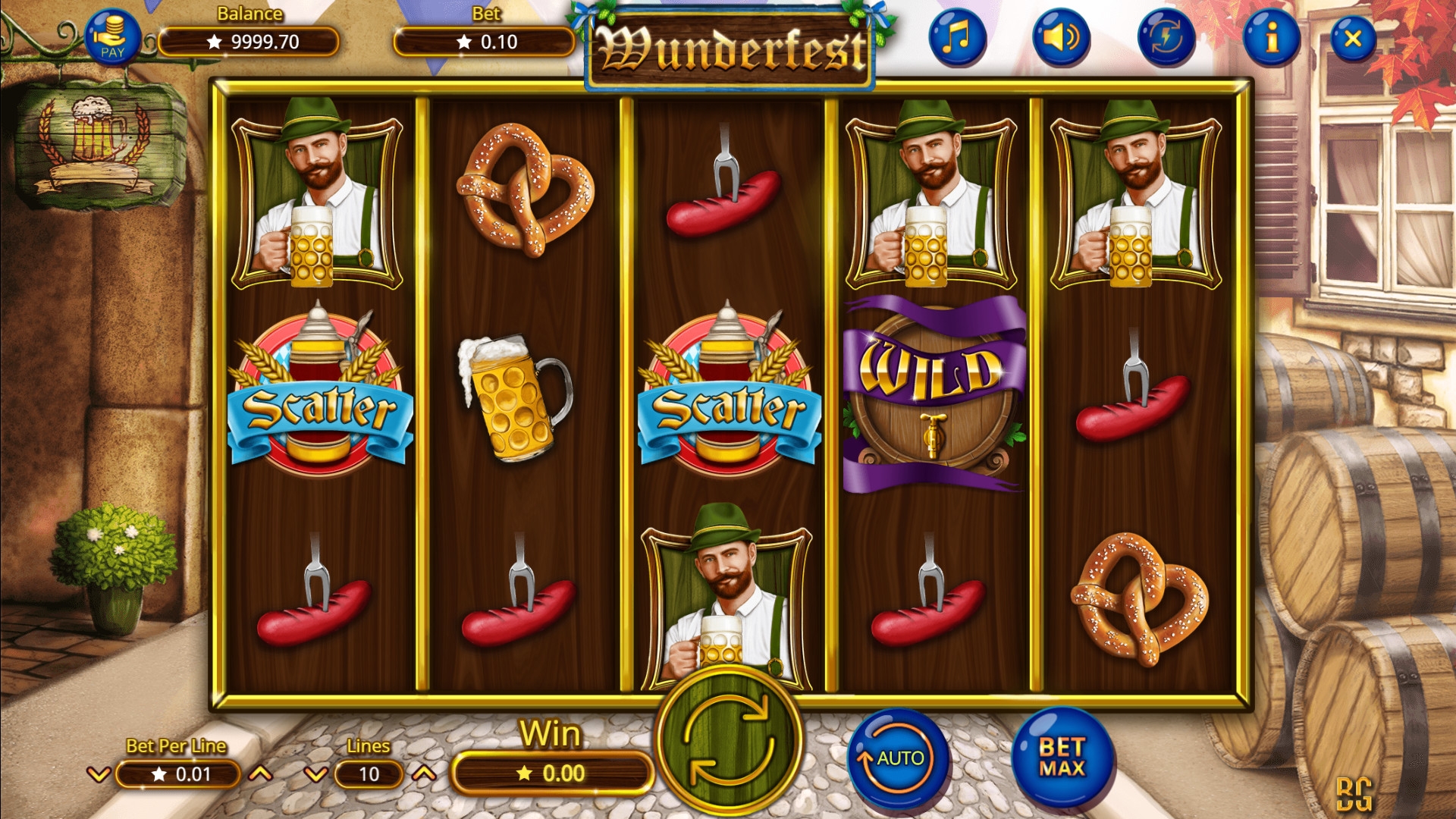The image size is (1456, 819).
Task: Toggle the music note button
Action: pos(957,36)
